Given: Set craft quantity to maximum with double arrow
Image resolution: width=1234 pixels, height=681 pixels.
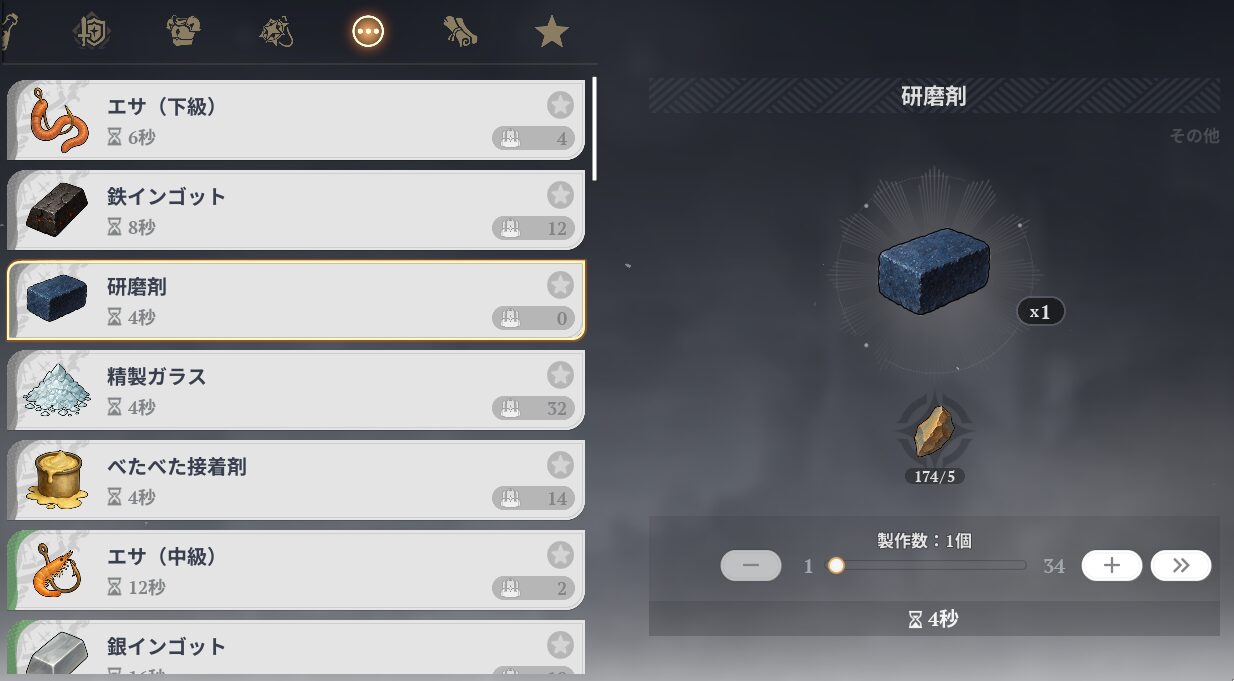Looking at the screenshot, I should click(1180, 565).
